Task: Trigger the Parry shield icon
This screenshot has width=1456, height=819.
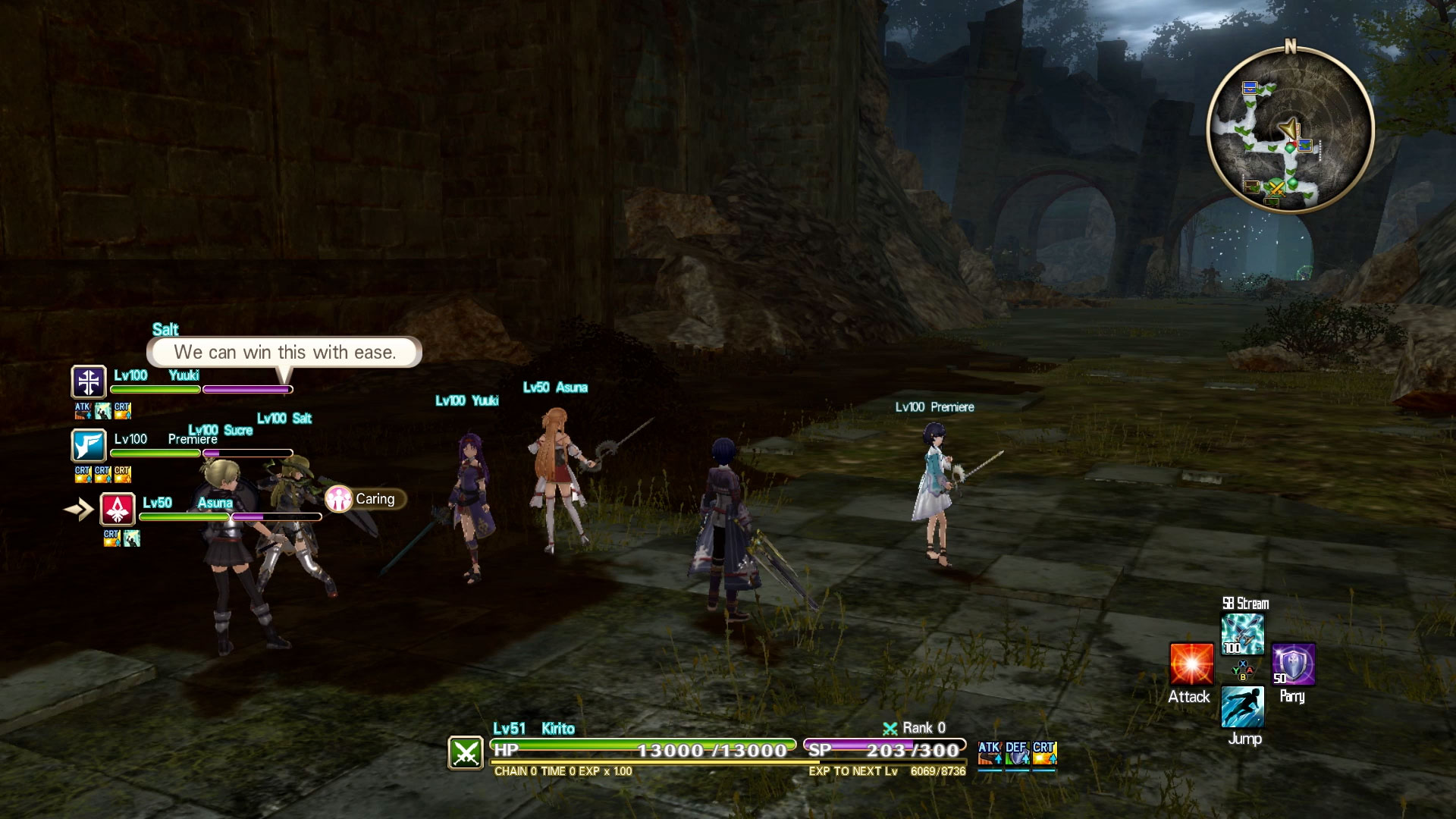Action: (x=1293, y=665)
